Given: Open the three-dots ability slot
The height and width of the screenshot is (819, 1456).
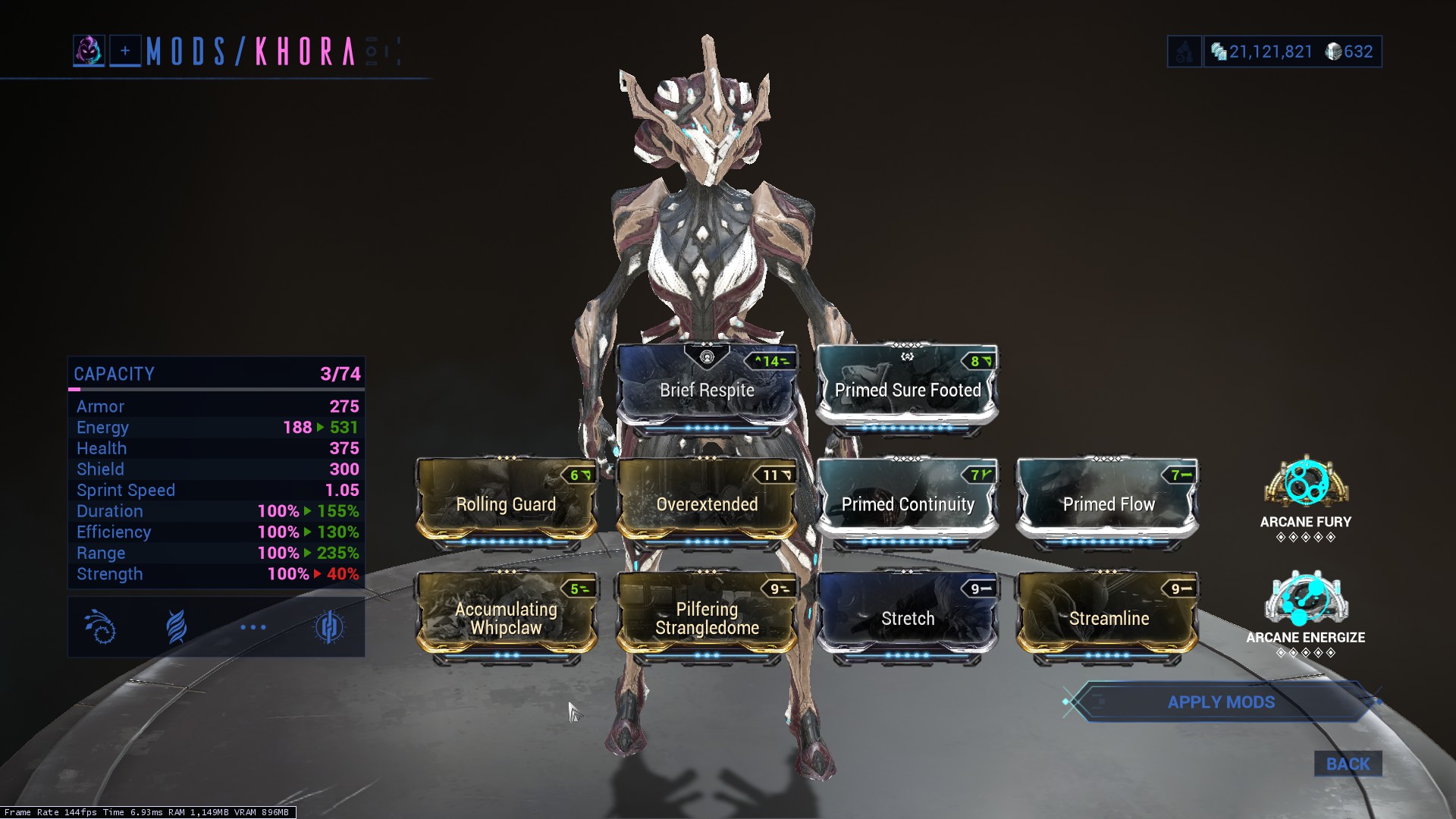Looking at the screenshot, I should coord(253,627).
